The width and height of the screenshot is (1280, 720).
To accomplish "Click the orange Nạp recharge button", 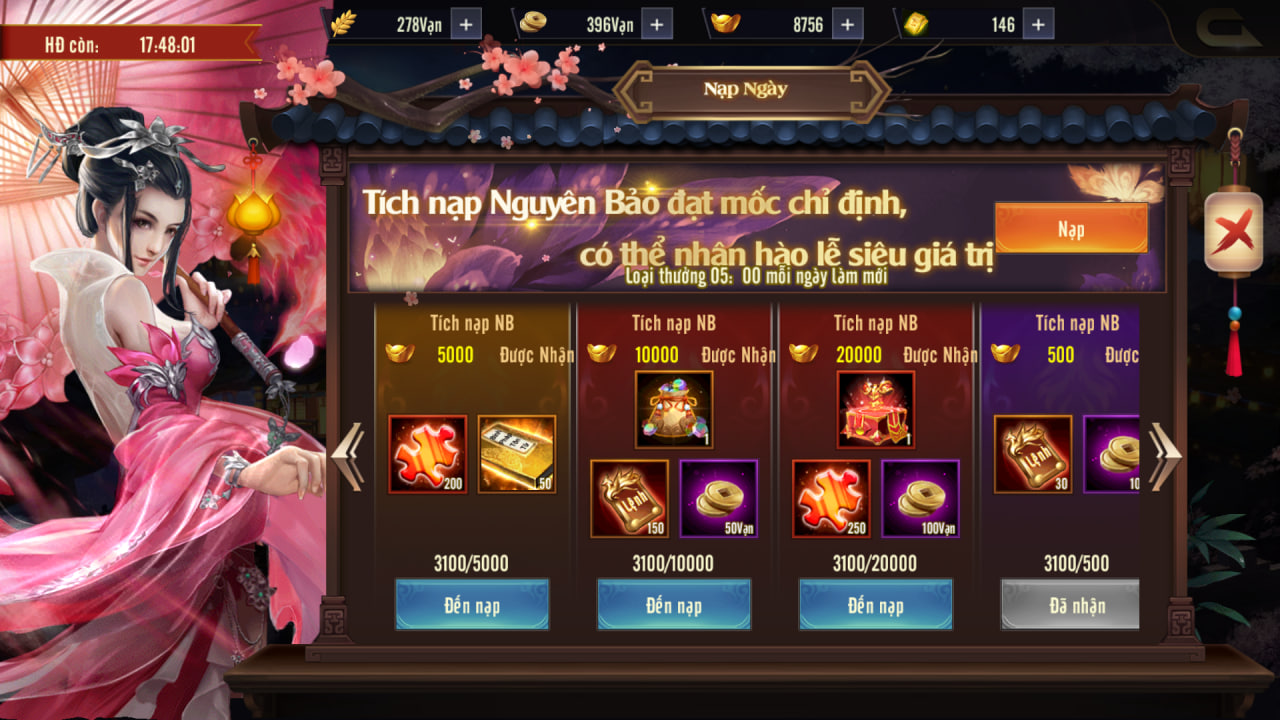I will pyautogui.click(x=1070, y=229).
